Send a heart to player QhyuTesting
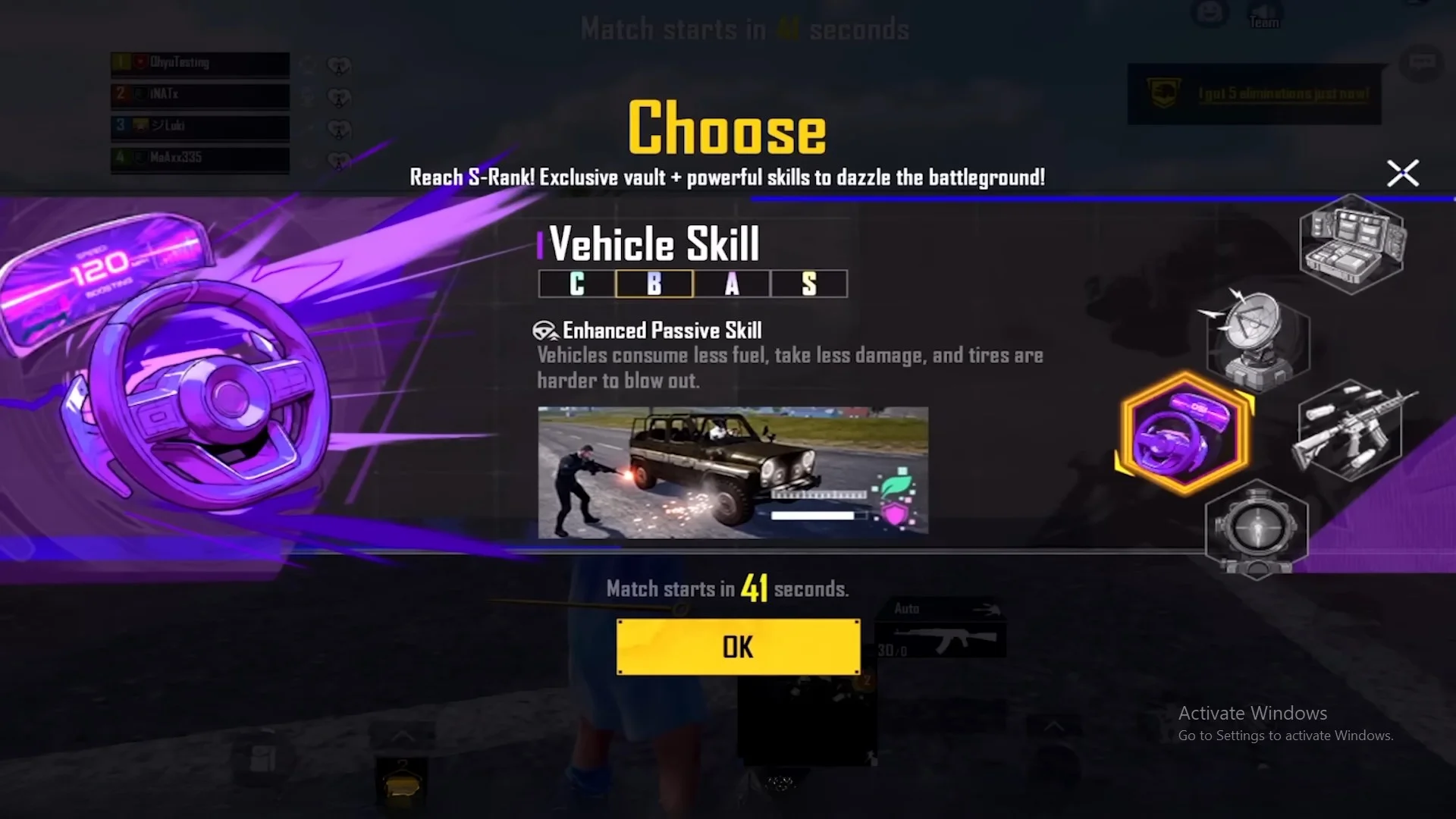The height and width of the screenshot is (819, 1456). (x=339, y=64)
